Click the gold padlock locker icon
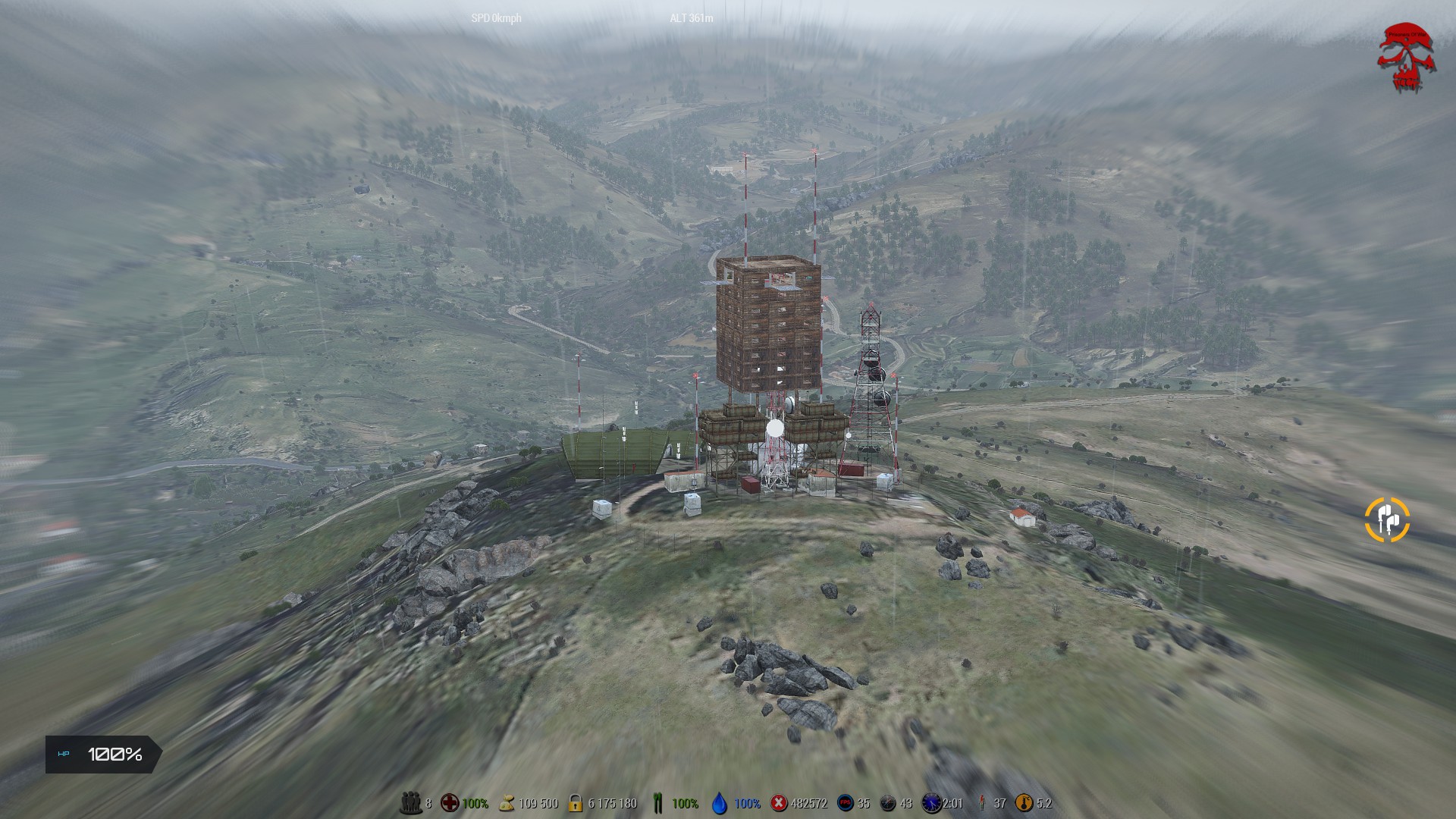Screen dimensions: 1456x819 pos(576,803)
